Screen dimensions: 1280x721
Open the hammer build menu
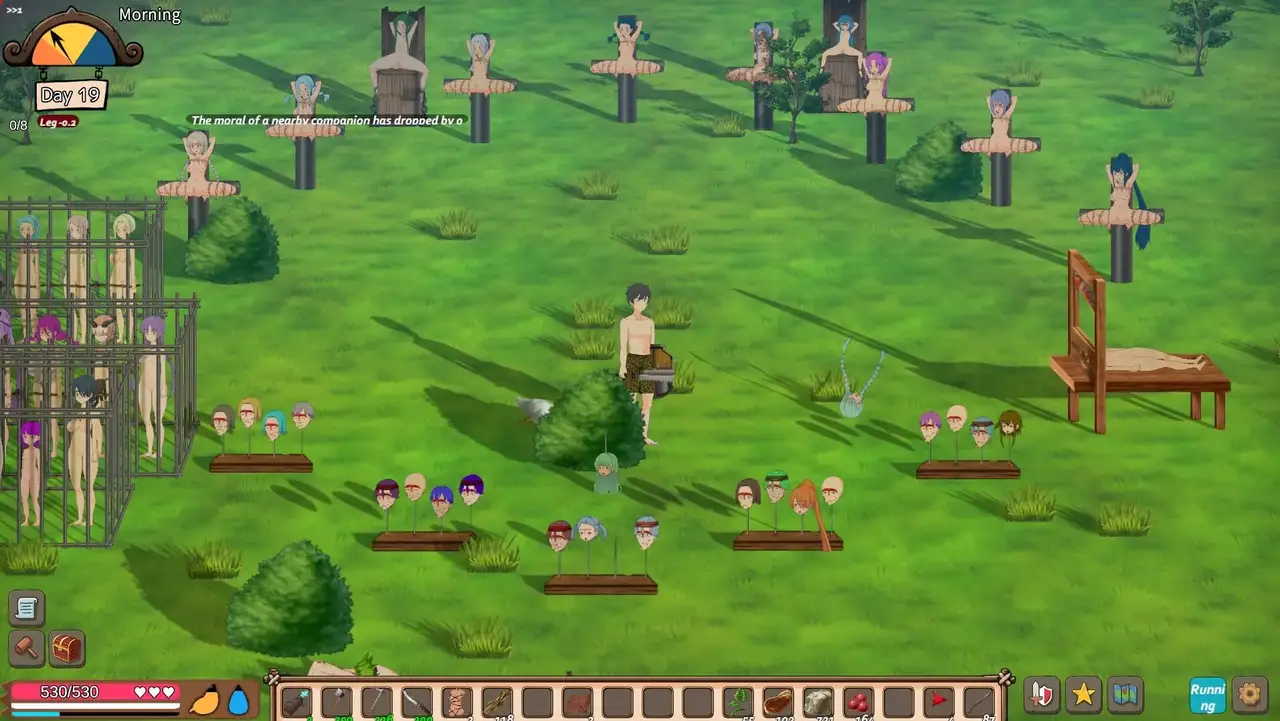(27, 648)
